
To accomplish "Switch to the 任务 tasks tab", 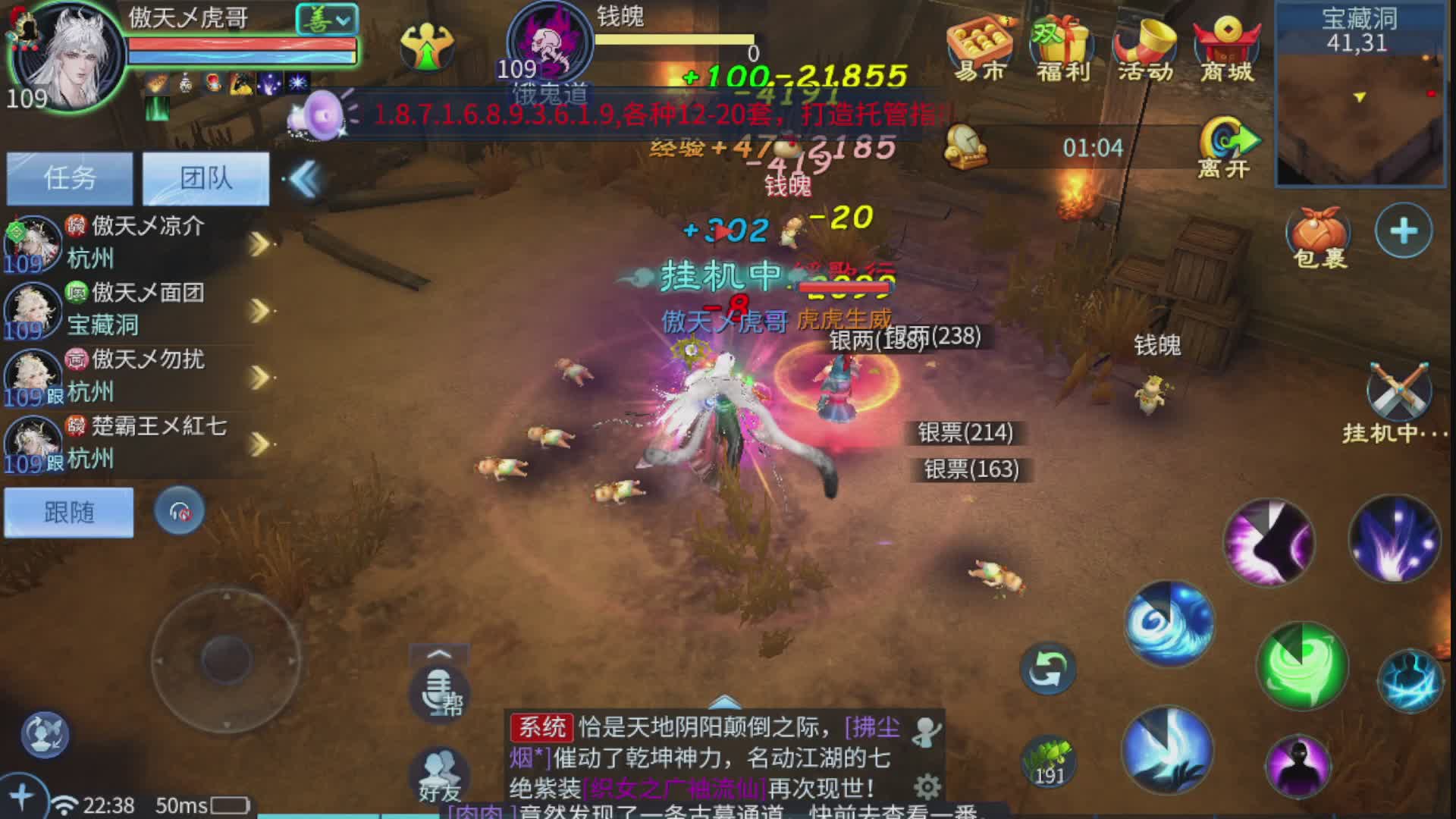I will coord(70,178).
